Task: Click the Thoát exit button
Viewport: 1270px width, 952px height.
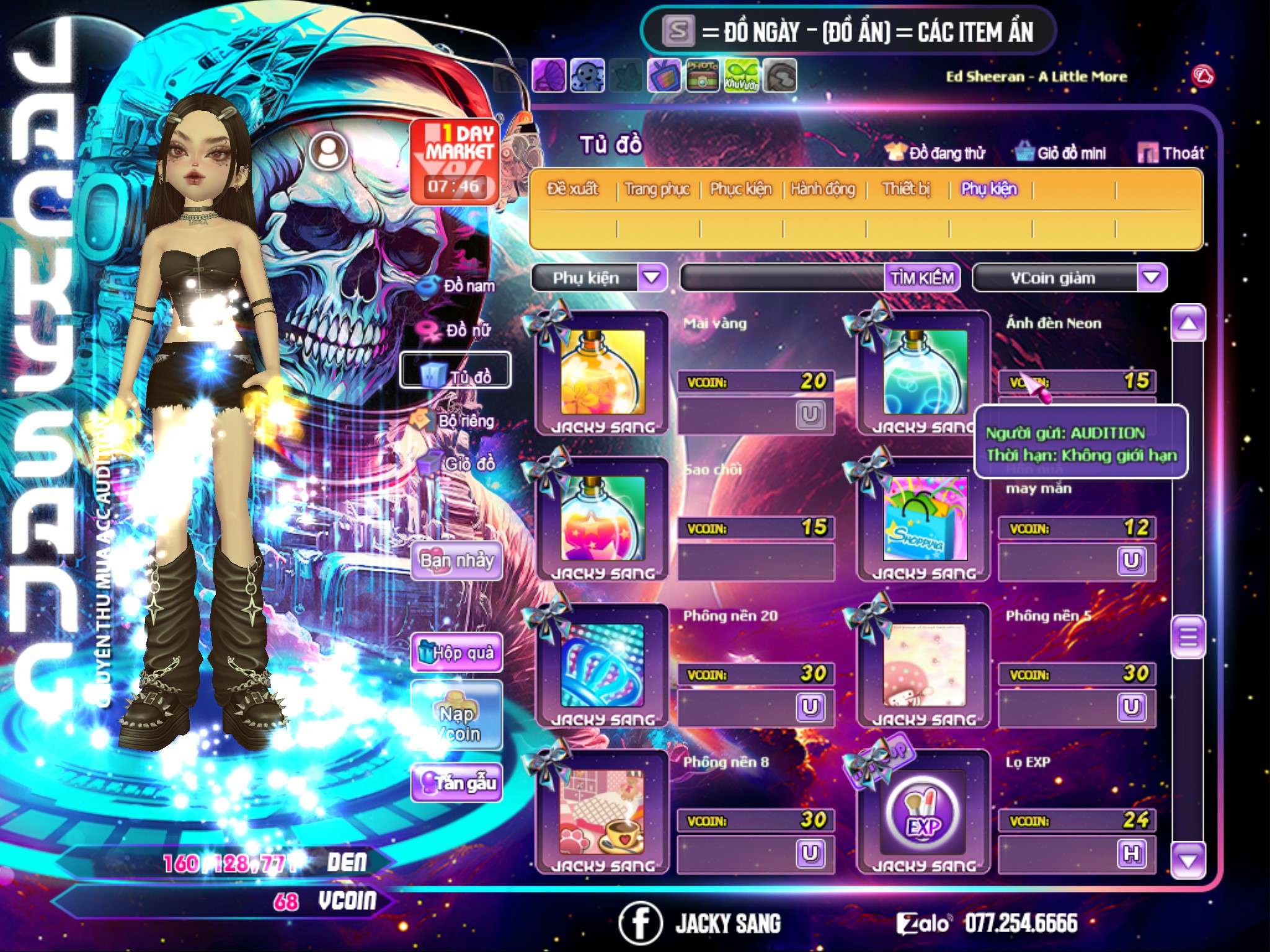Action: [x=1171, y=153]
